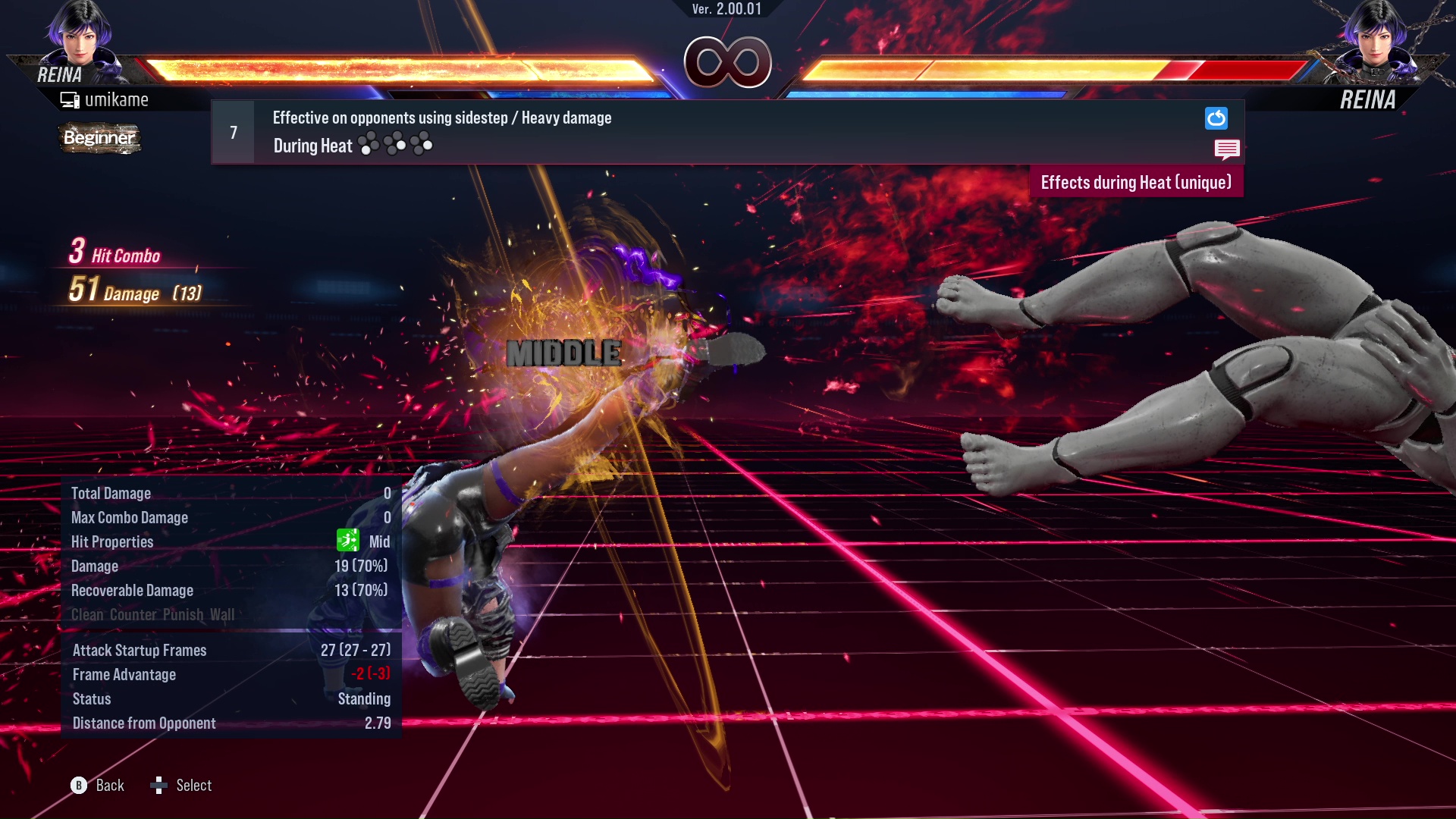Viewport: 1456px width, 819px height.
Task: Open the demonstration speech bubble icon
Action: (1226, 149)
